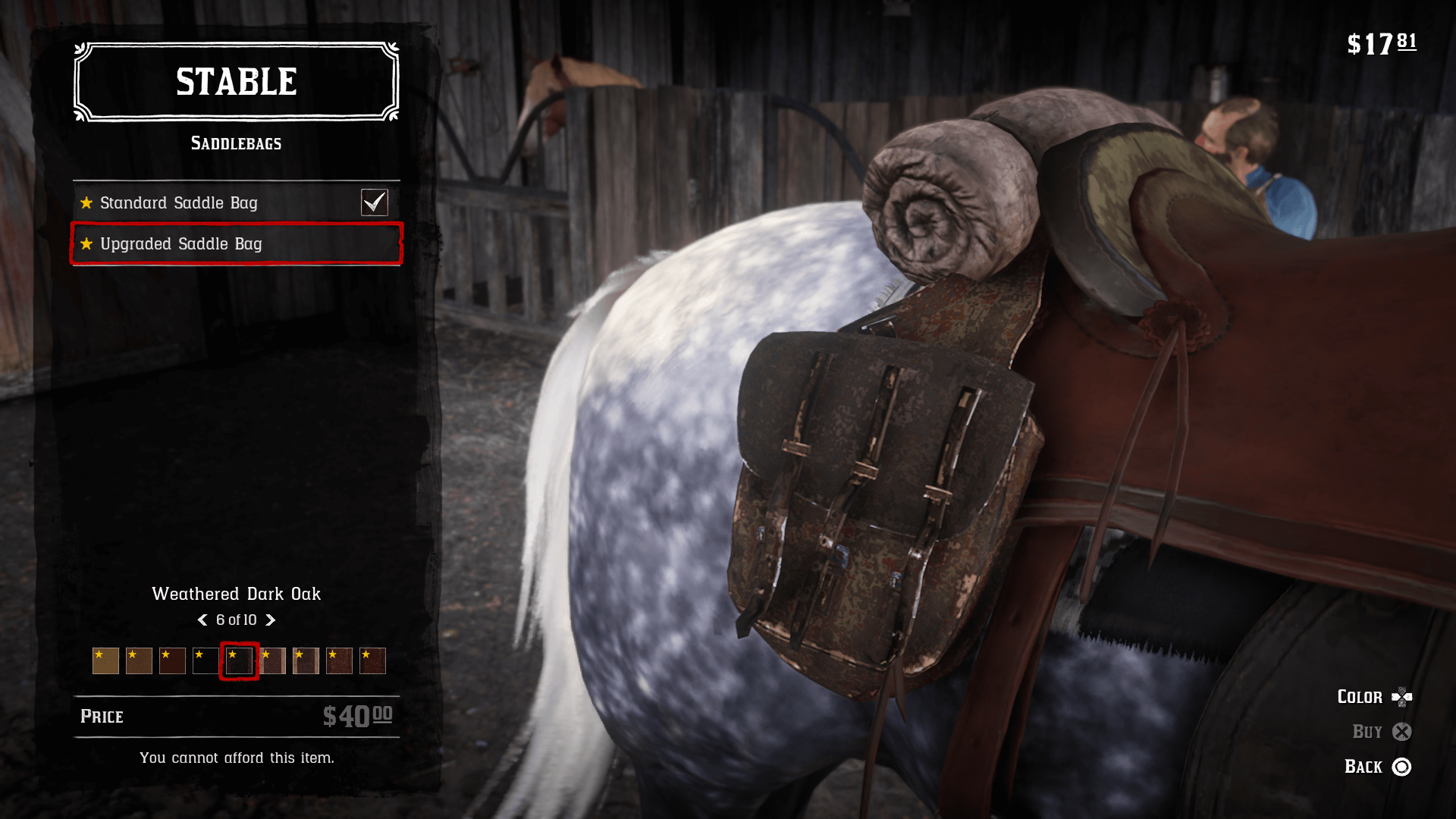
Task: Go back a color with left chevron
Action: coord(202,620)
